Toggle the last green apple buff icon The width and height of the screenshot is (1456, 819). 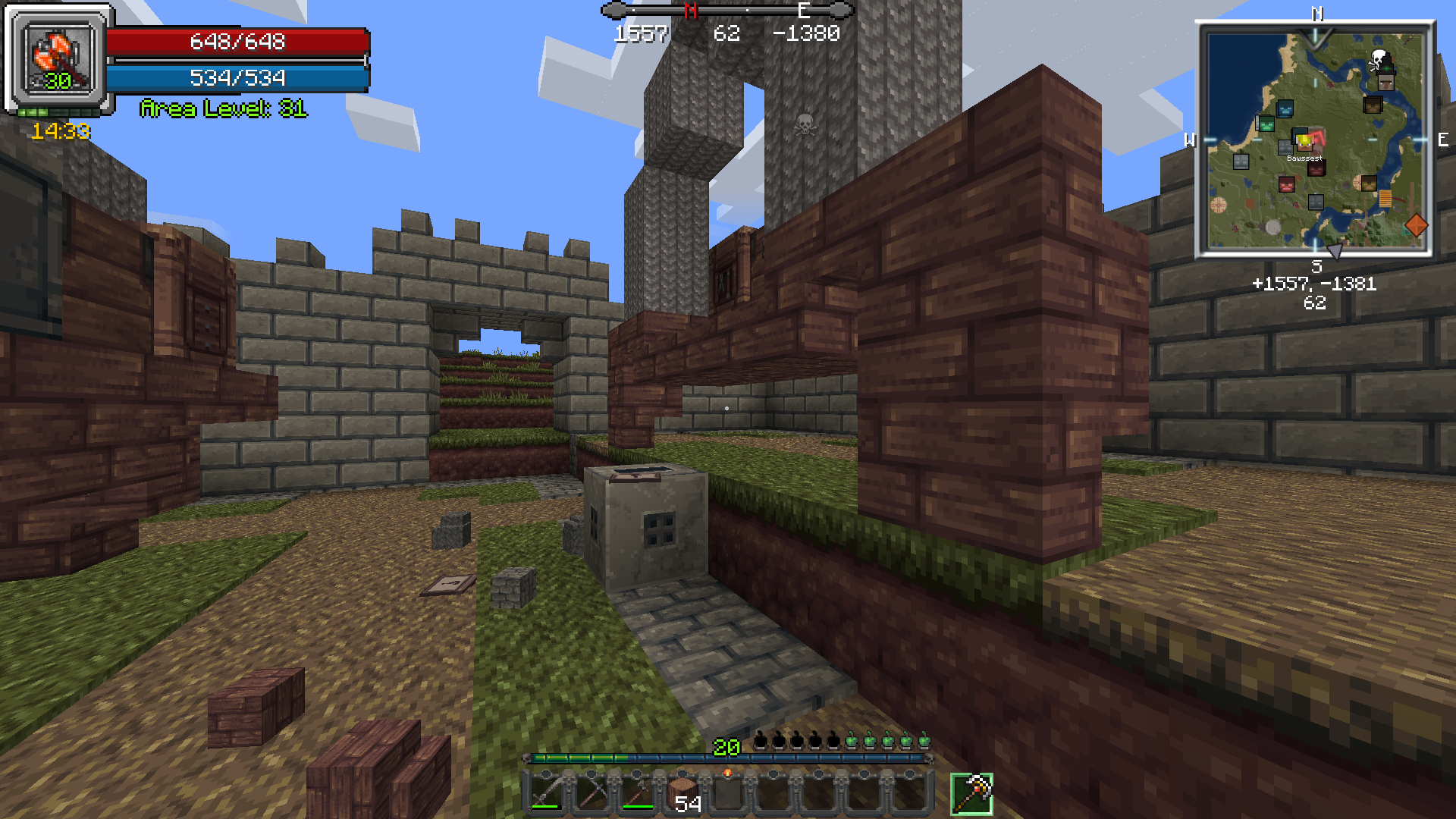click(x=925, y=740)
